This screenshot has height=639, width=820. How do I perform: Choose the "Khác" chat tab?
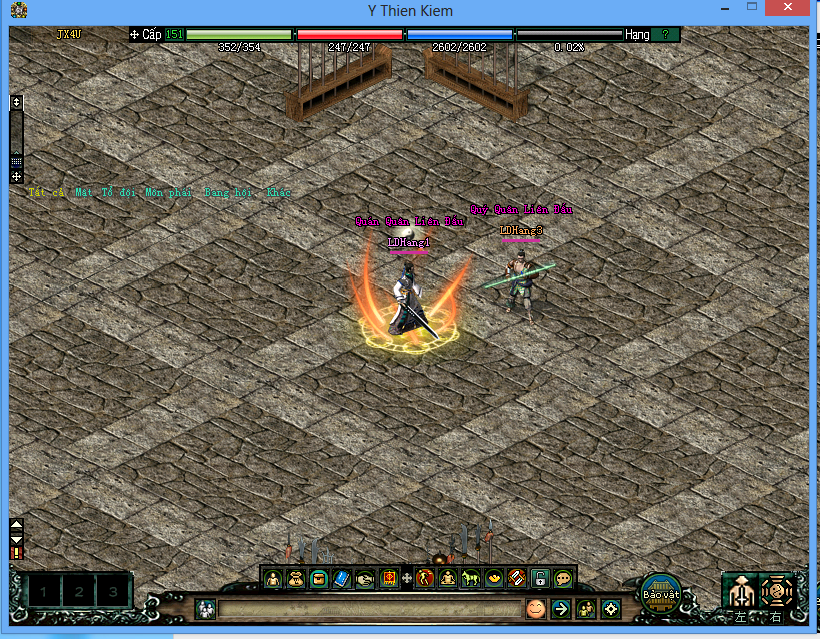click(280, 191)
